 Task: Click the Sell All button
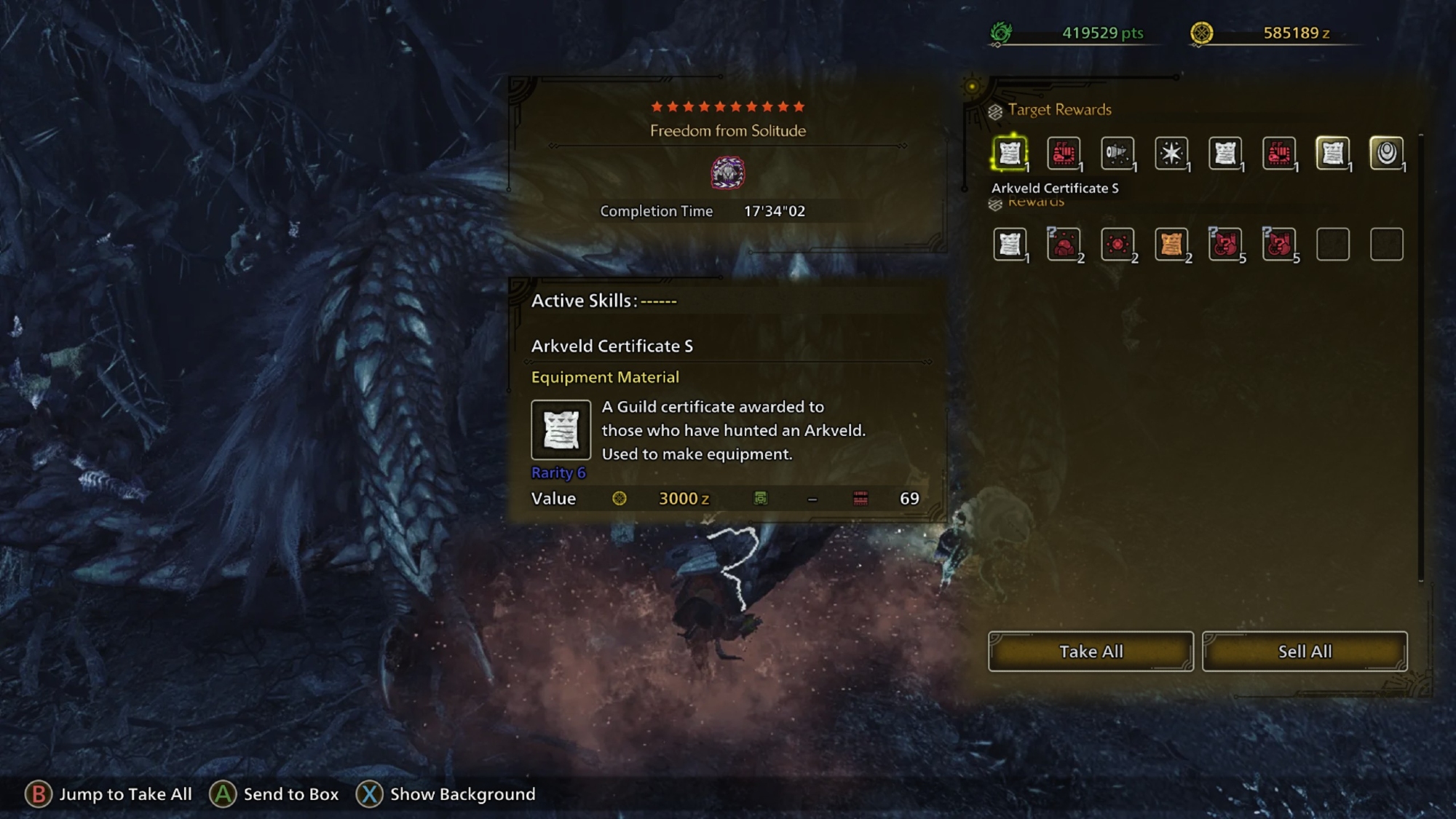[x=1305, y=651]
